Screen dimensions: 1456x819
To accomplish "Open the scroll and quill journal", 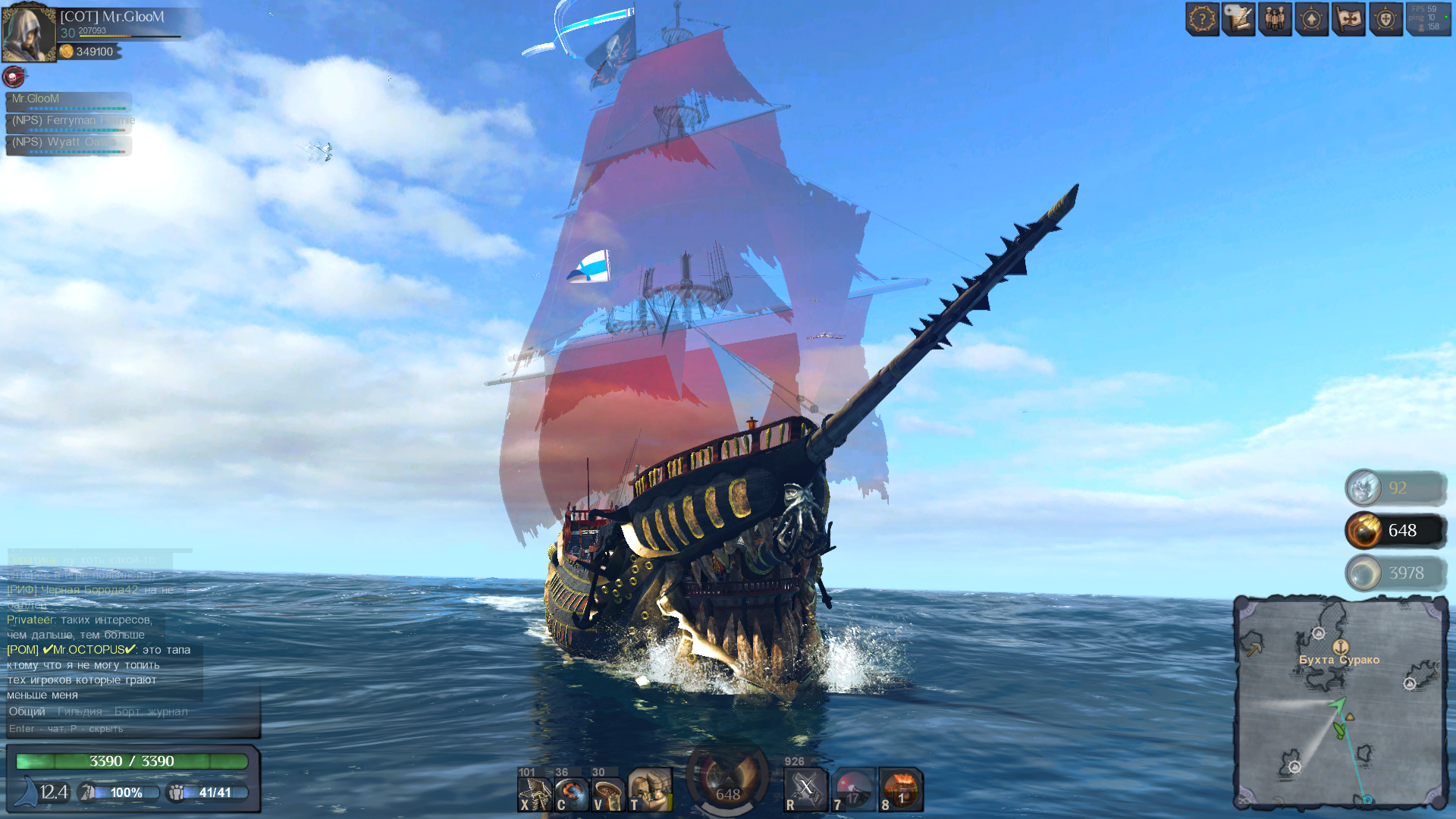I will click(1238, 19).
